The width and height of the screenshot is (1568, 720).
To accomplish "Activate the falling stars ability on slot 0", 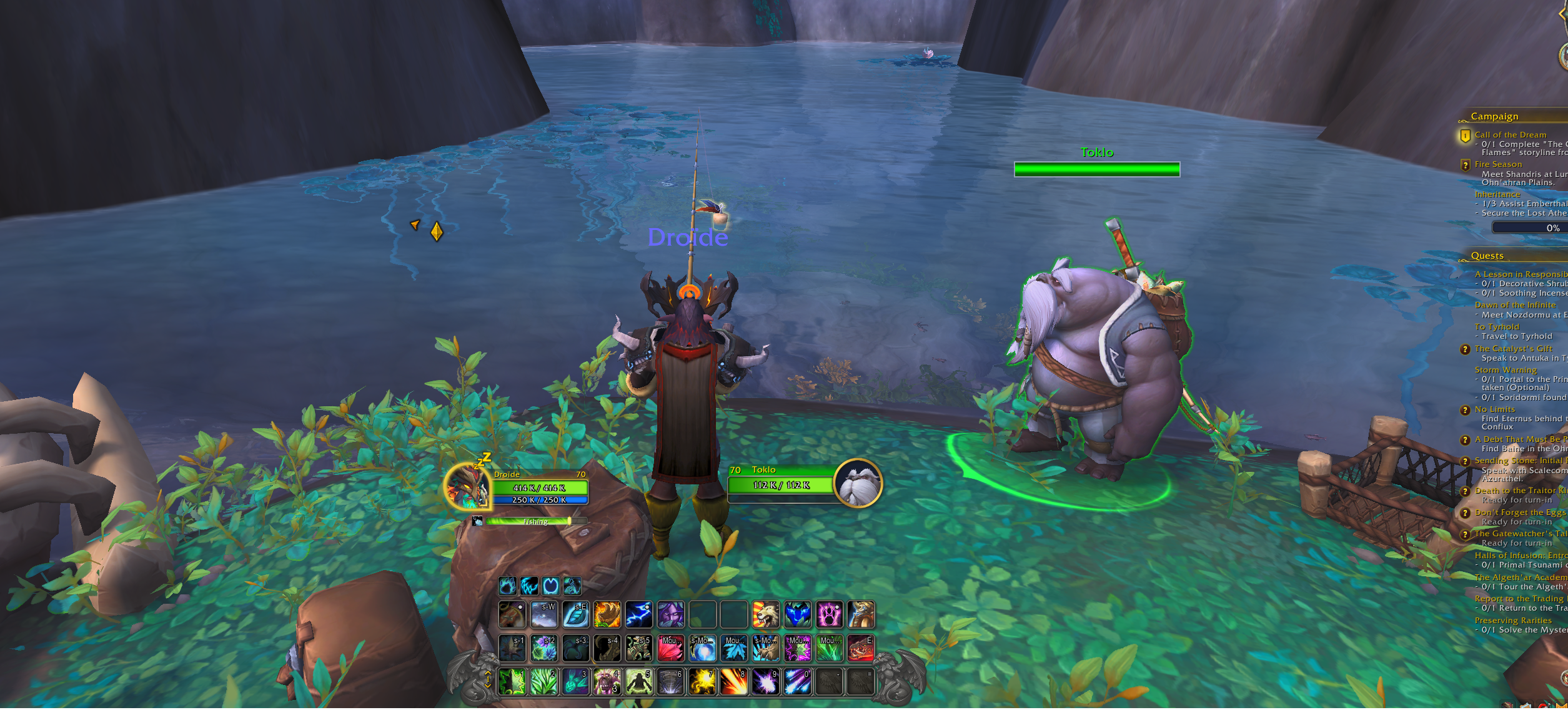I will pyautogui.click(x=797, y=682).
